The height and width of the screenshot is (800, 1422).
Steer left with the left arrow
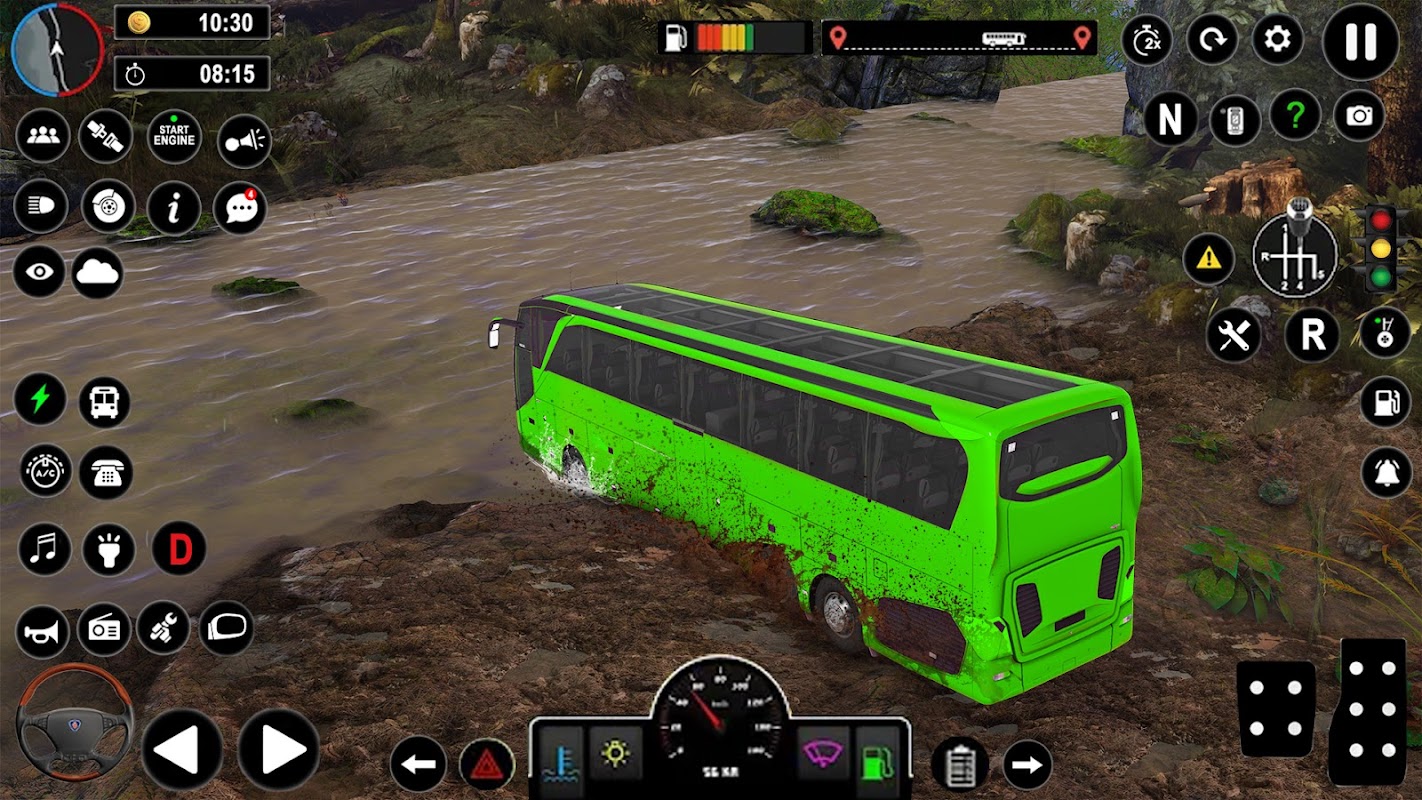(x=181, y=749)
